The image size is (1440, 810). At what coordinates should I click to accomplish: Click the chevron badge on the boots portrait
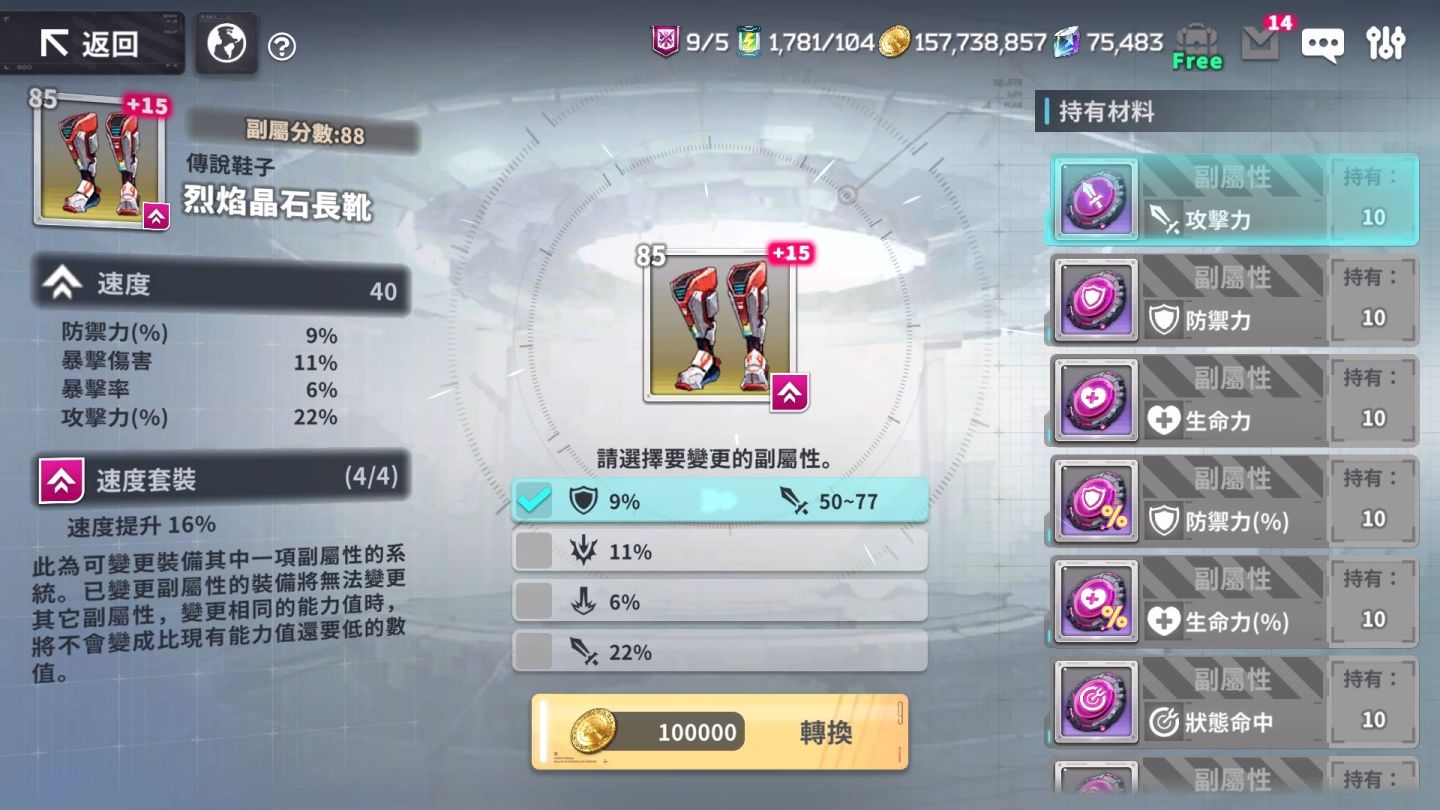pos(156,216)
